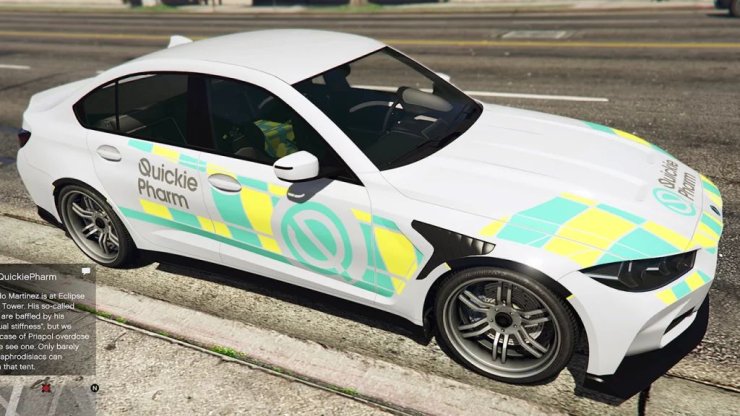Select the red marker on the minimap
The width and height of the screenshot is (740, 416).
click(44, 387)
